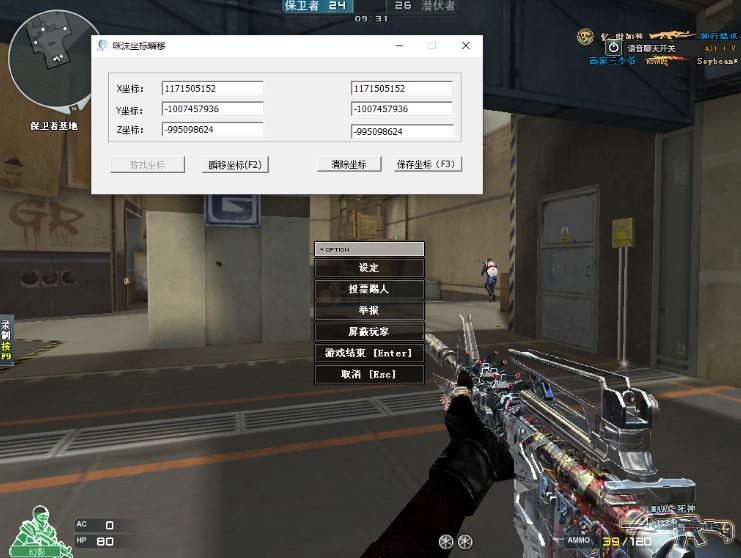
Task: Choose 投票踢人 to vote-kick a player
Action: [x=369, y=289]
